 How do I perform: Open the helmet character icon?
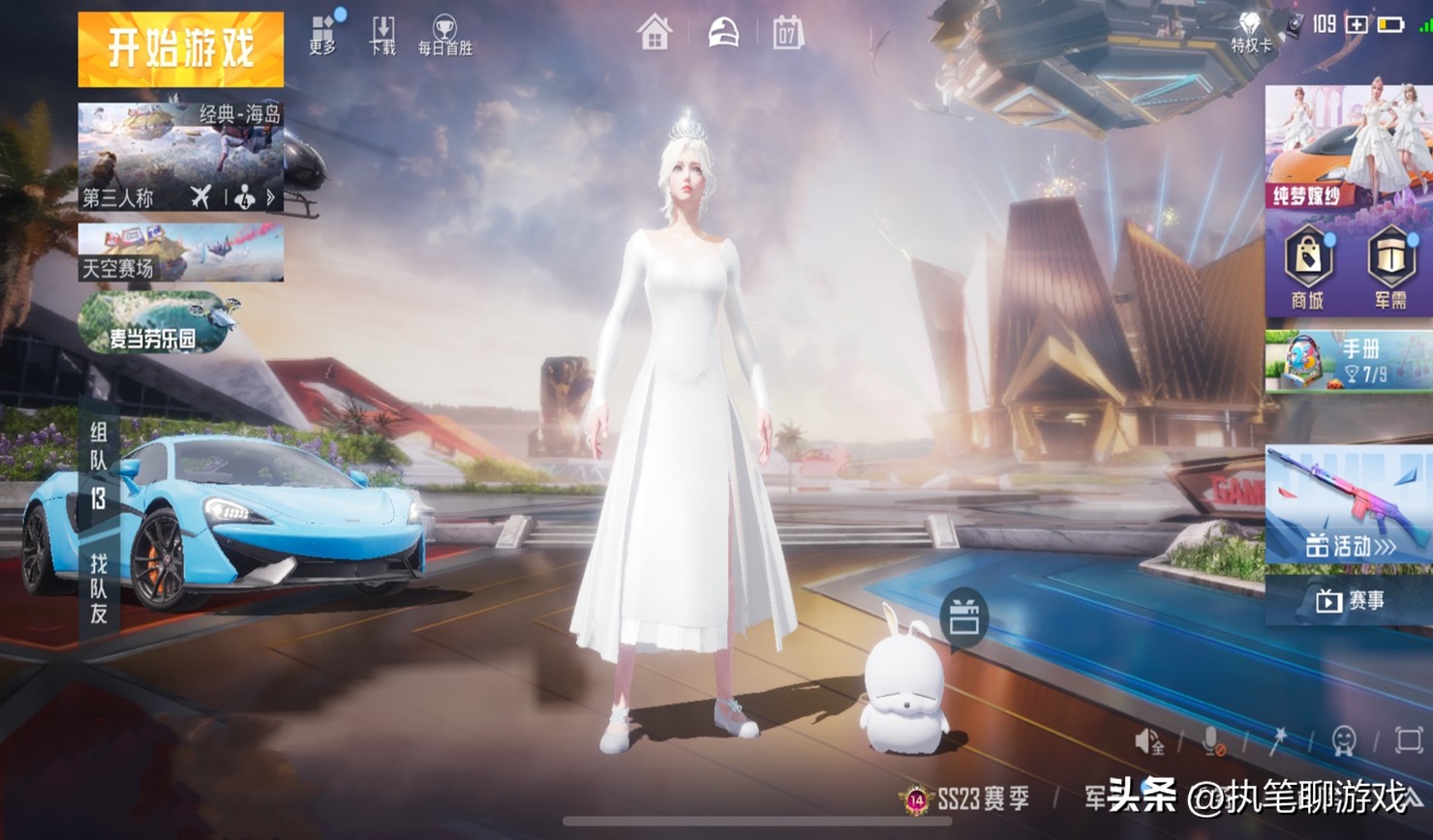(722, 34)
